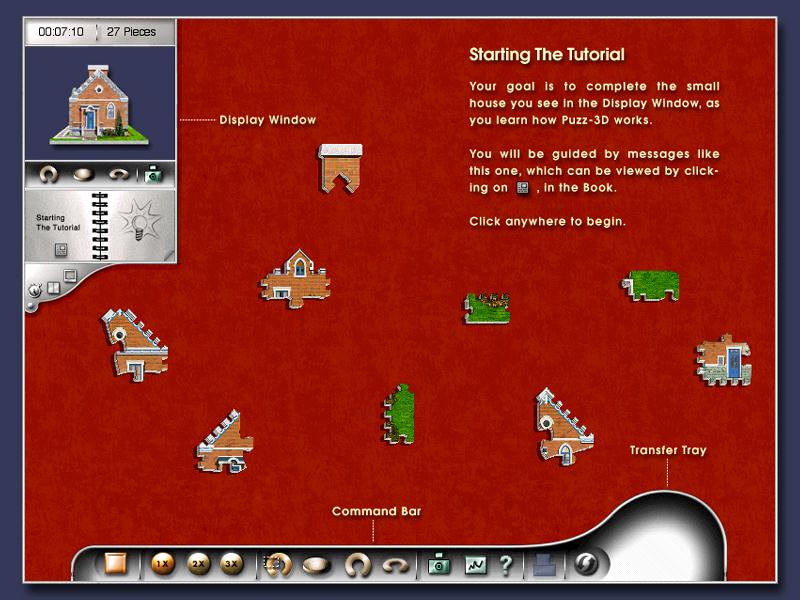Pick the chimney-top puzzle piece
800x600 pixels.
pos(340,166)
